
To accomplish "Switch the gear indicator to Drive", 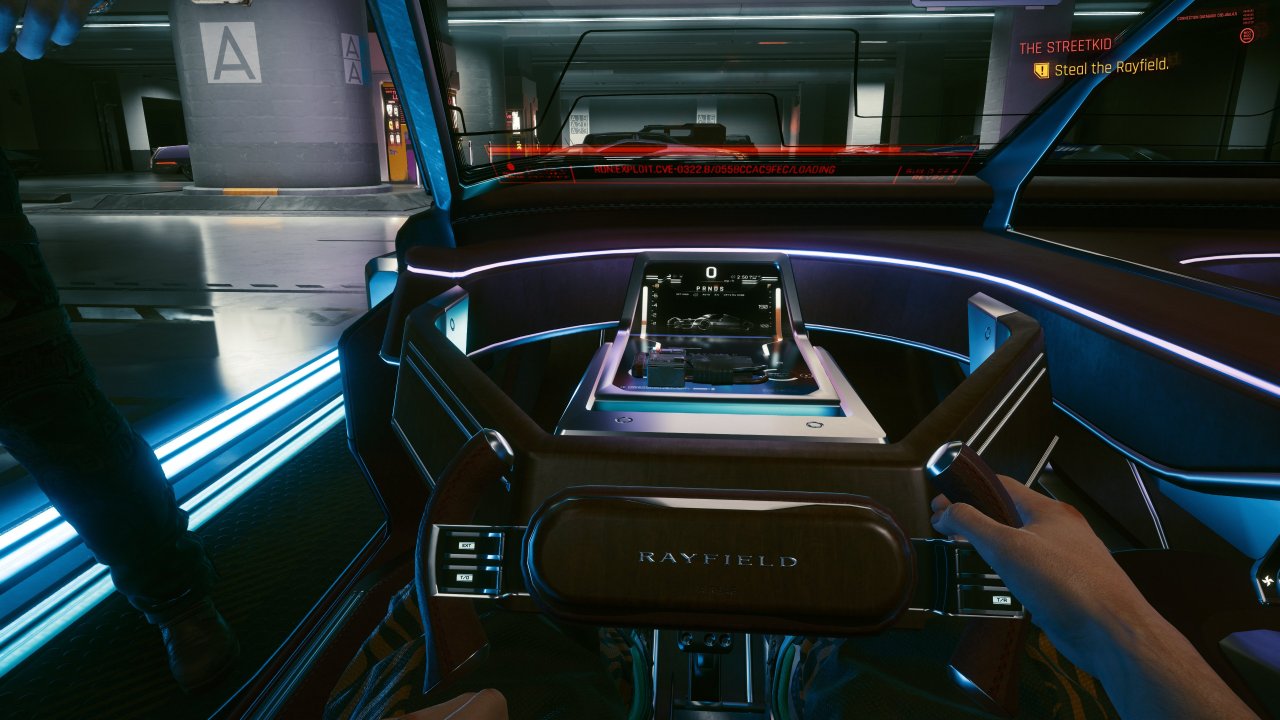I will pyautogui.click(x=716, y=288).
